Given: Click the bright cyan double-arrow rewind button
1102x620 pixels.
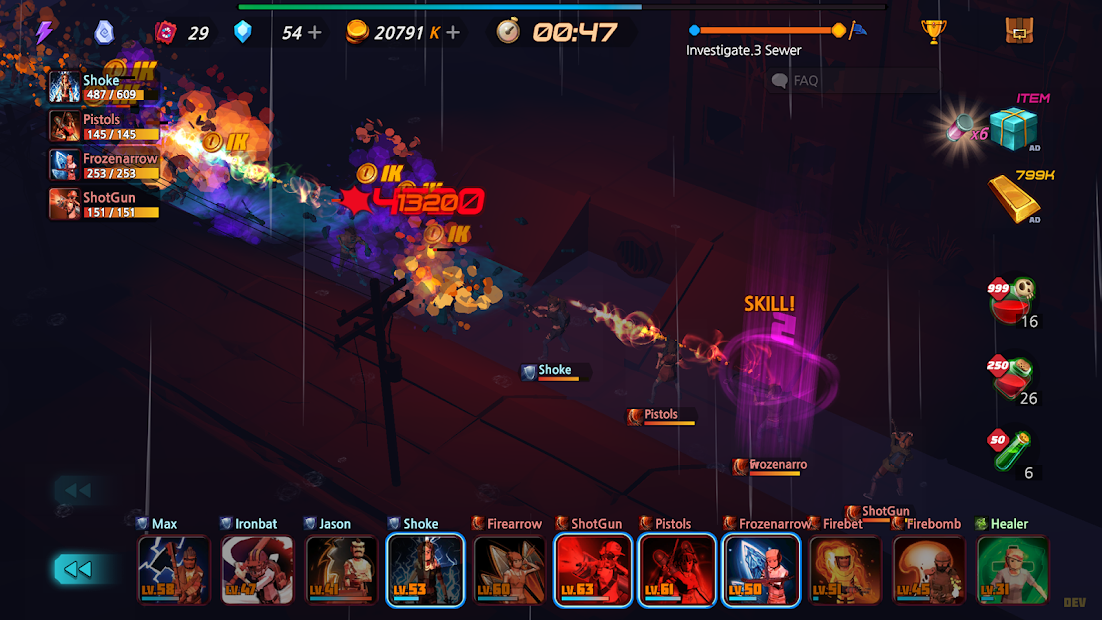Looking at the screenshot, I should coord(78,569).
